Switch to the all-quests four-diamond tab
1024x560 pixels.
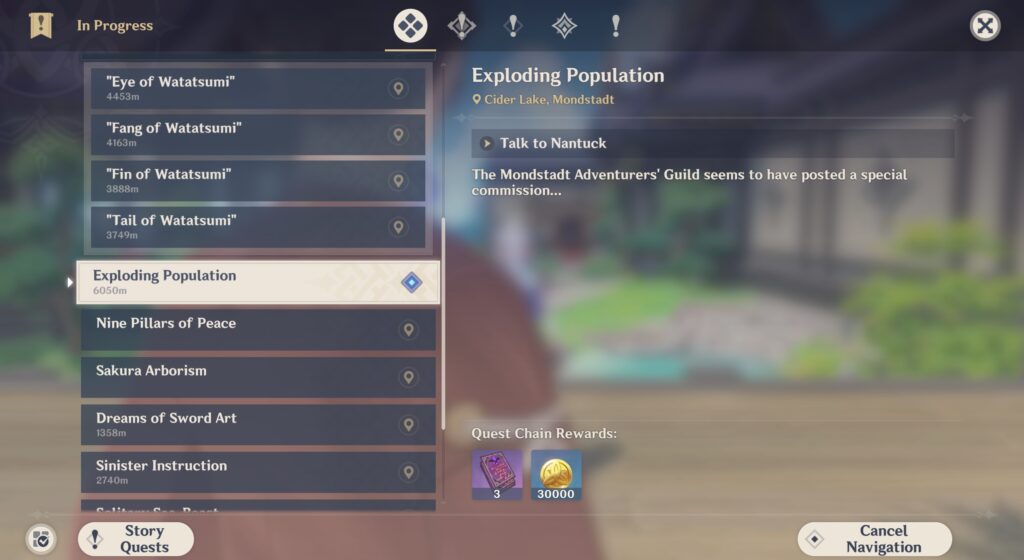(x=410, y=26)
